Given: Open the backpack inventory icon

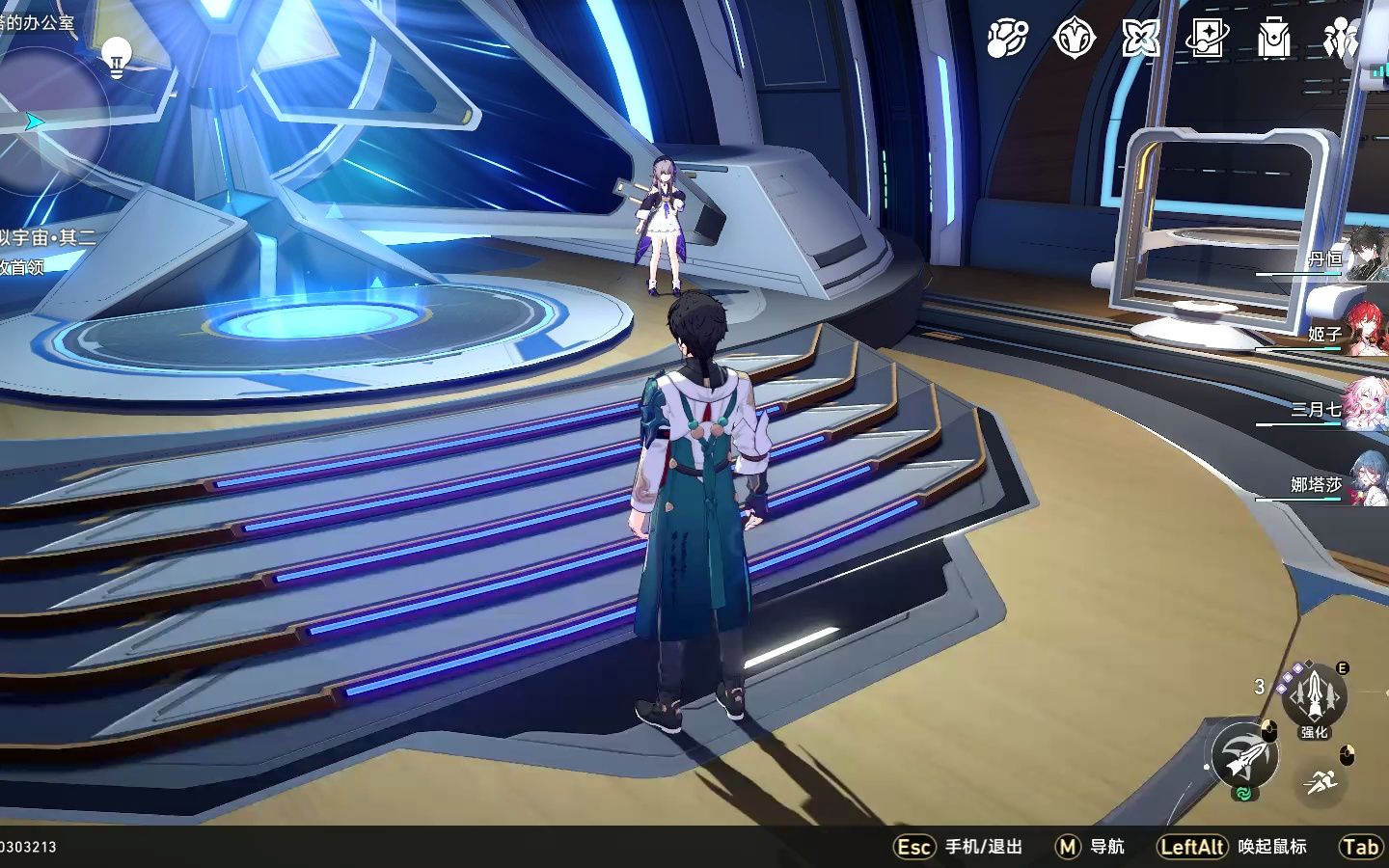Looking at the screenshot, I should pos(1273,39).
